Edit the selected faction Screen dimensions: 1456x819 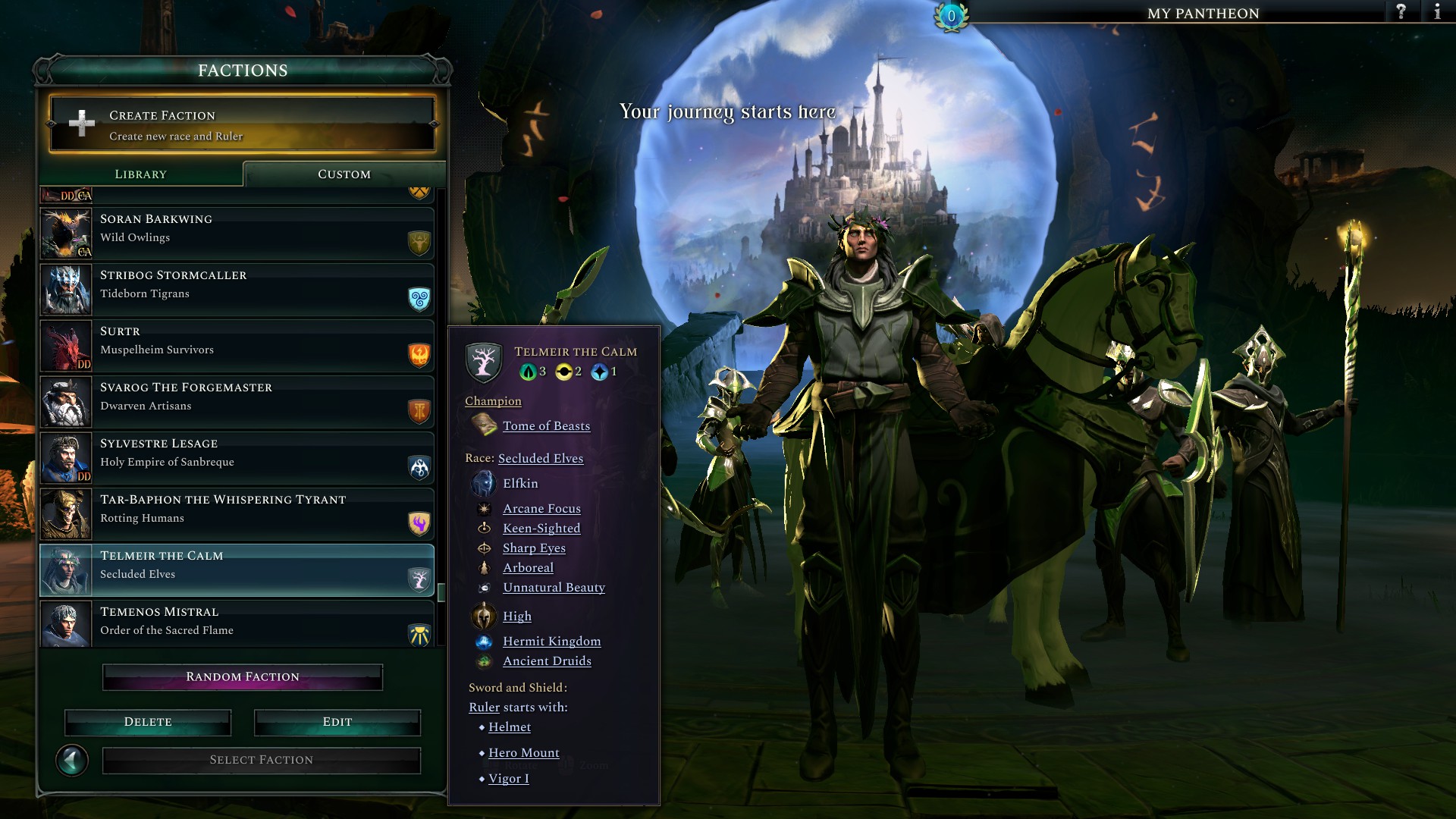pyautogui.click(x=337, y=722)
